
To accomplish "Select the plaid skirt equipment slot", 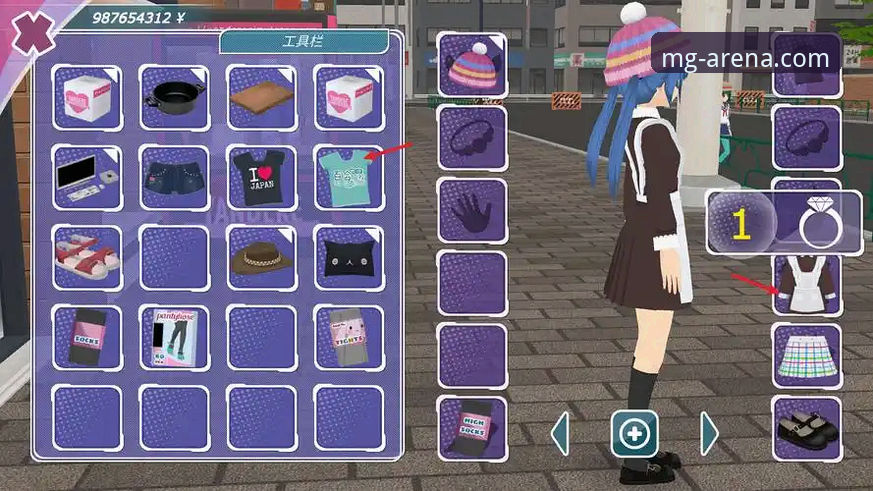I will coord(806,356).
